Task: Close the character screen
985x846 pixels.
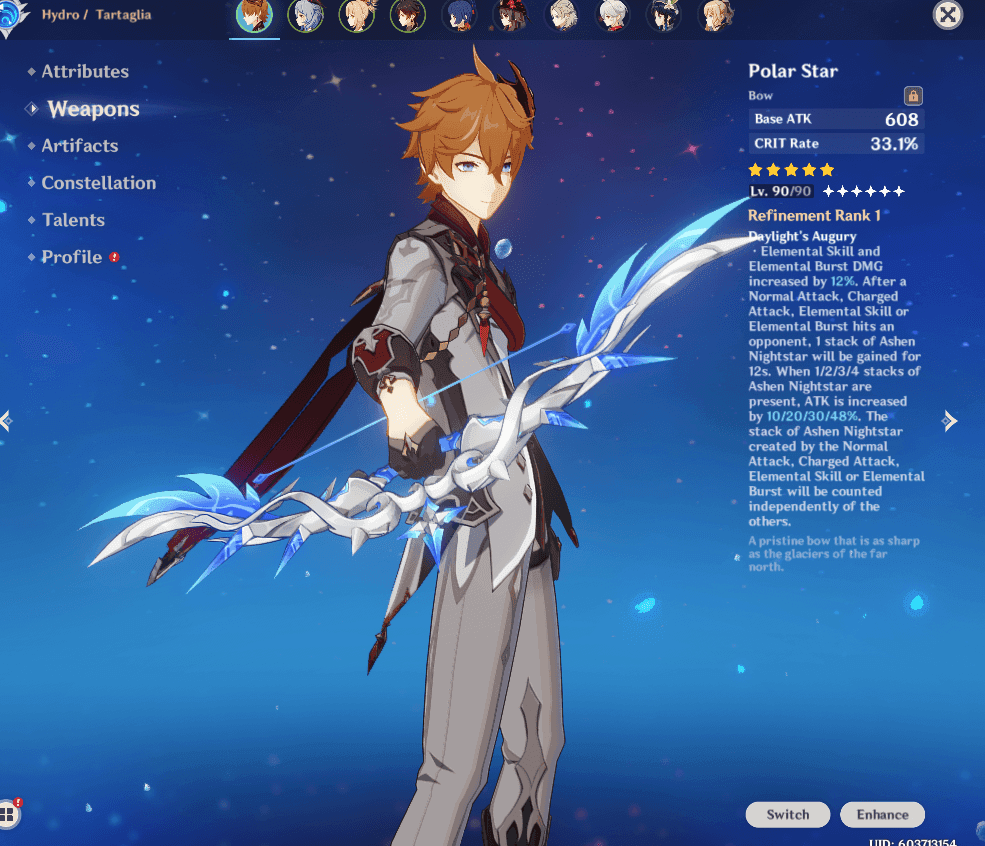Action: (948, 15)
